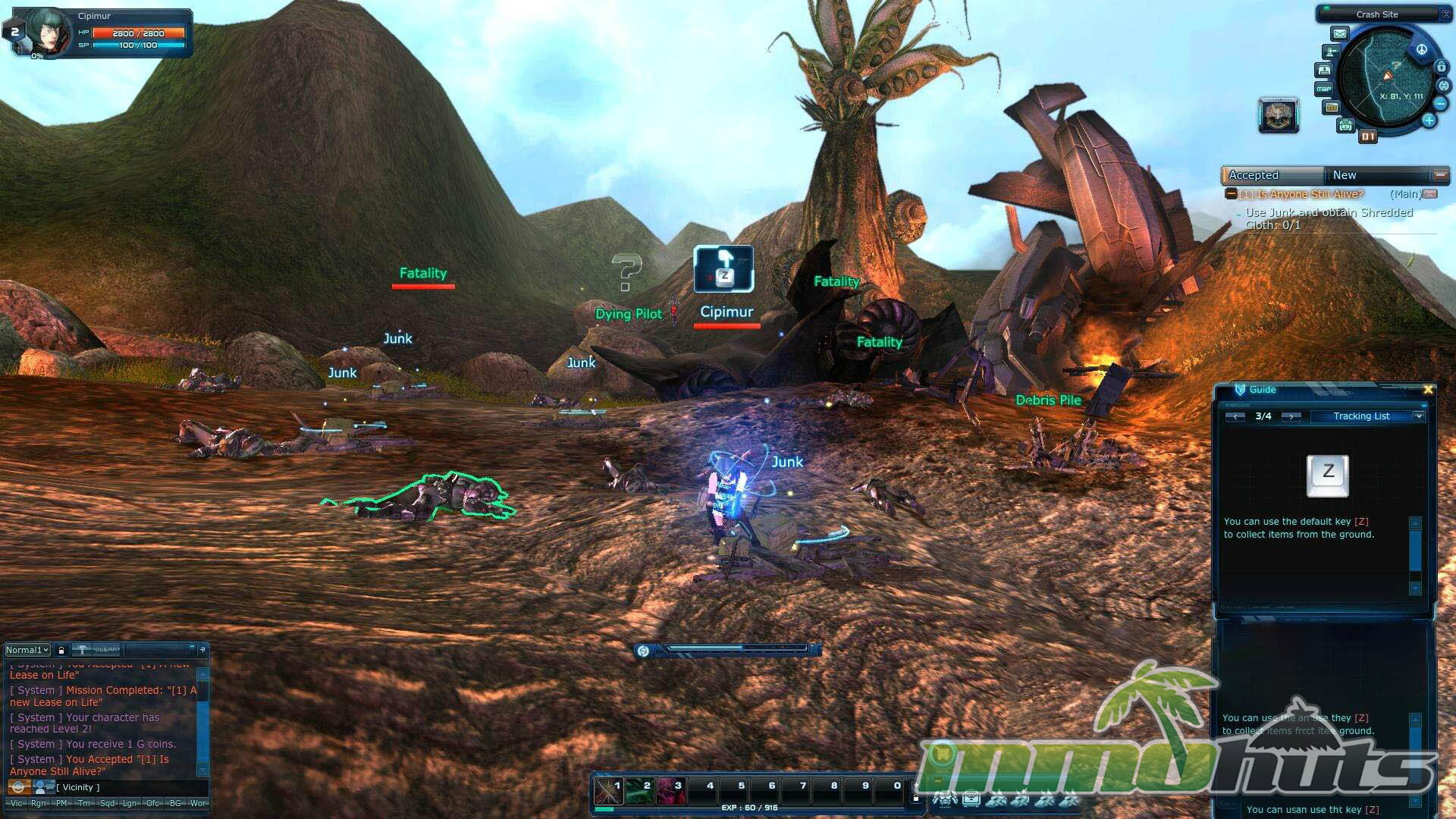The height and width of the screenshot is (819, 1456).
Task: Open the world map with MAP button
Action: point(1324,89)
